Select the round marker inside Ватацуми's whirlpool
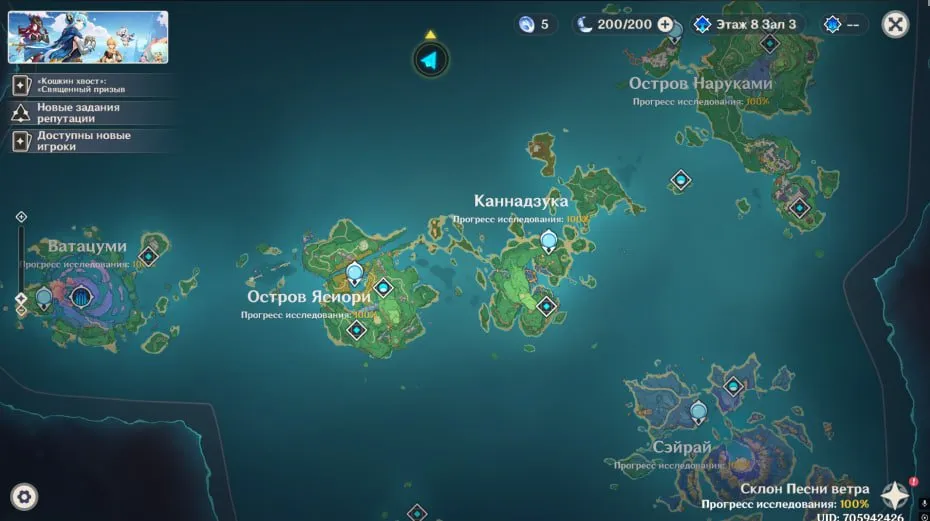Viewport: 930px width, 521px height. click(x=81, y=296)
